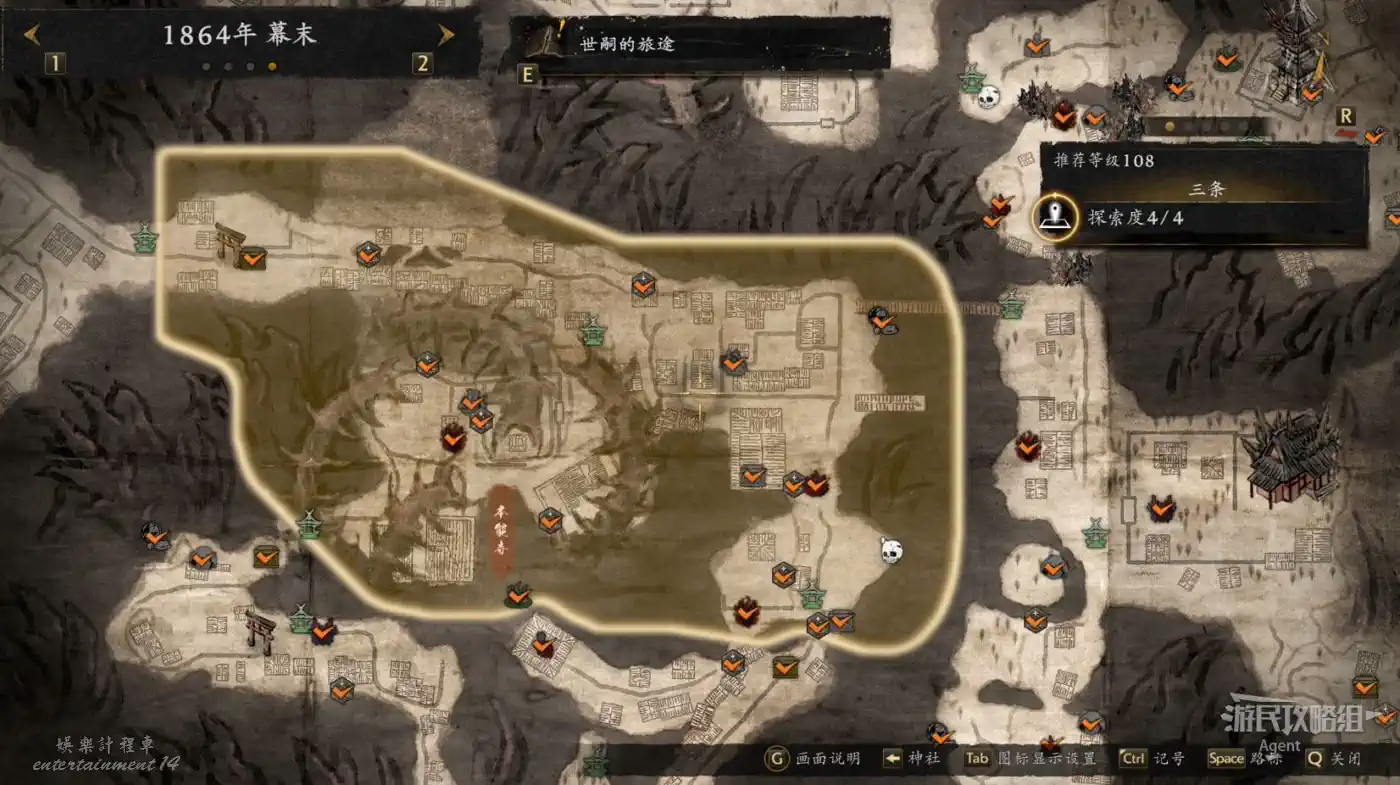Go to the previous era with left arrow

33,36
